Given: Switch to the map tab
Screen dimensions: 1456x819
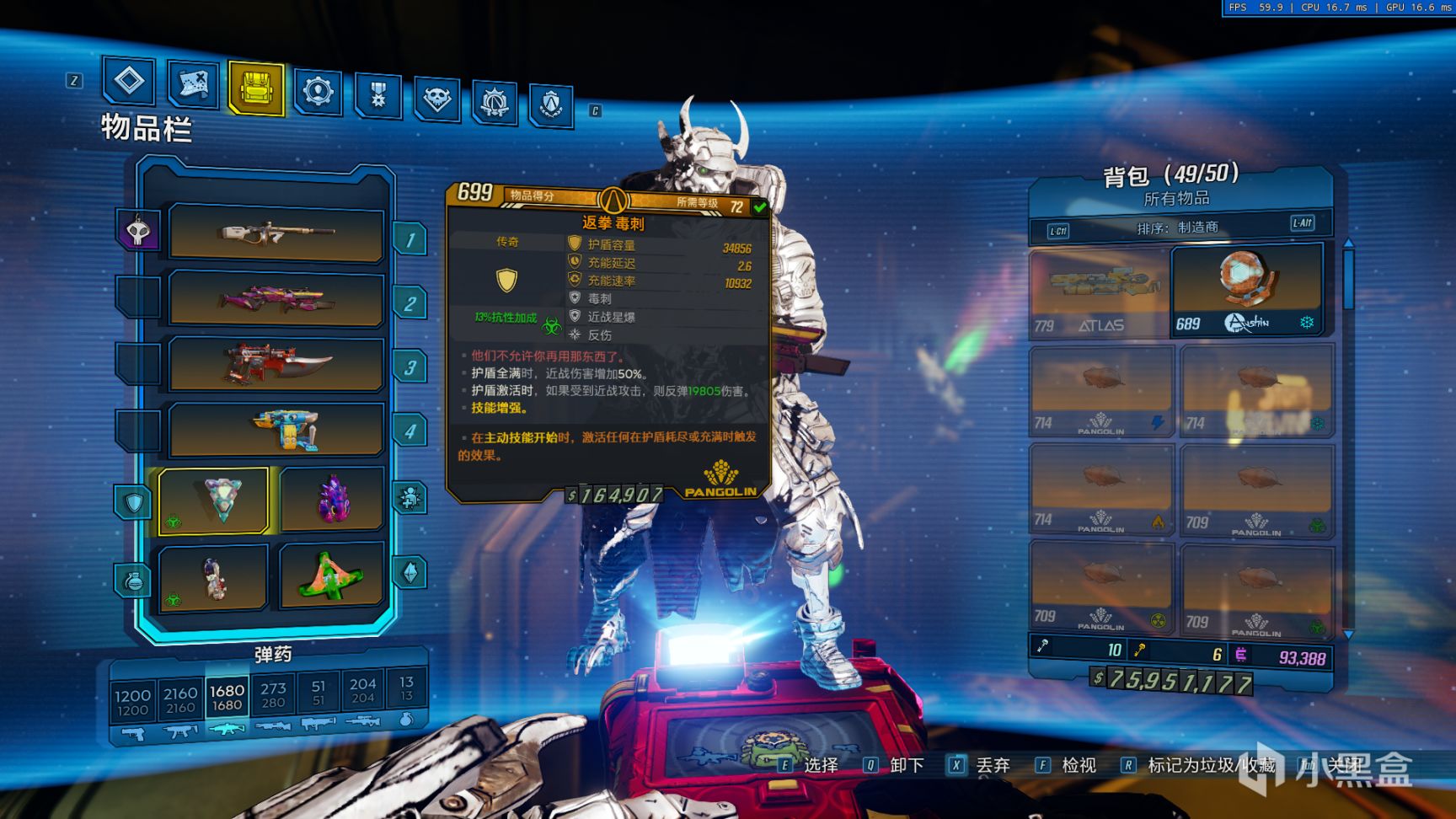Looking at the screenshot, I should [193, 84].
